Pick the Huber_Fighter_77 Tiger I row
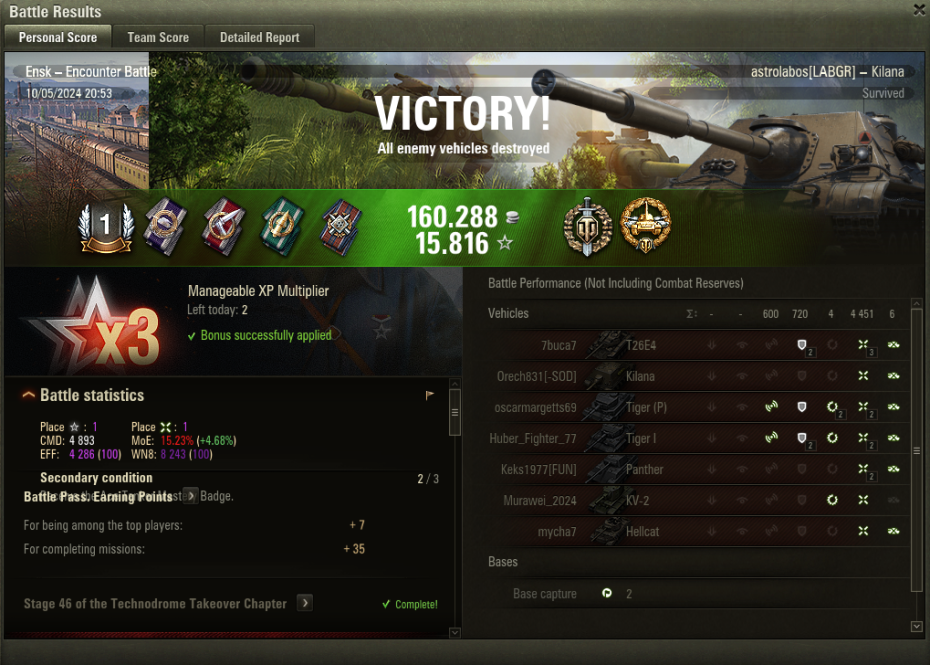Image resolution: width=930 pixels, height=665 pixels. (x=700, y=438)
